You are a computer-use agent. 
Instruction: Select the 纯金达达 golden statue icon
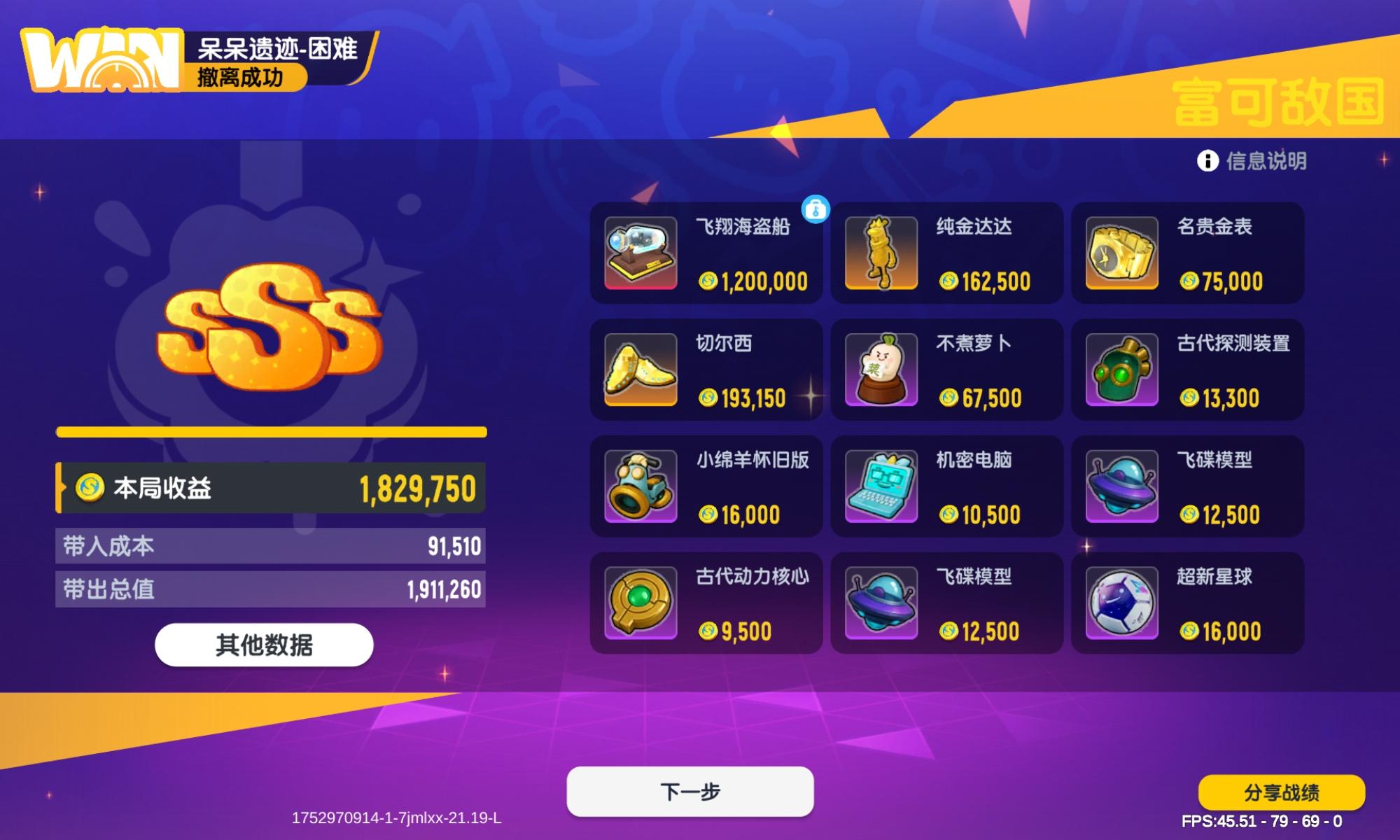click(x=881, y=253)
